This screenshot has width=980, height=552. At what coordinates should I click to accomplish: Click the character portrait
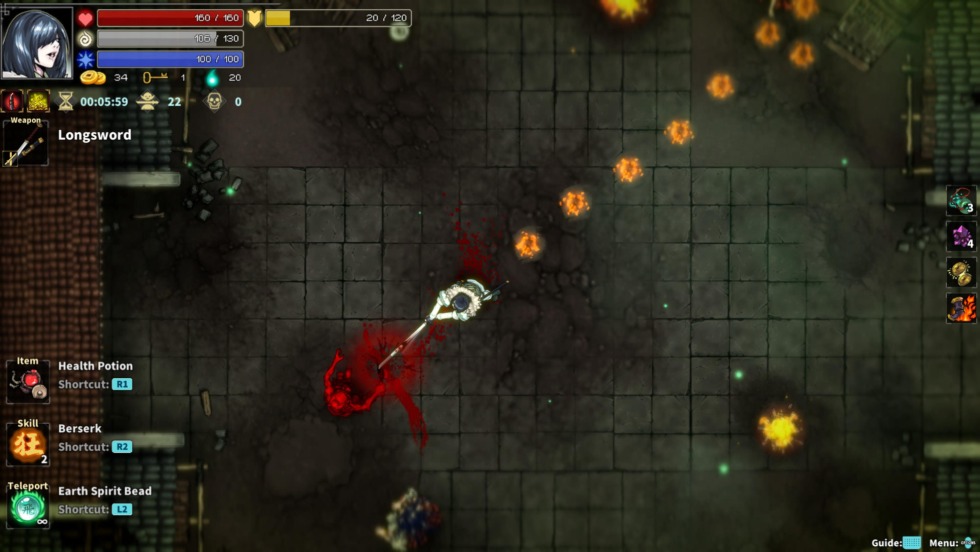(37, 43)
